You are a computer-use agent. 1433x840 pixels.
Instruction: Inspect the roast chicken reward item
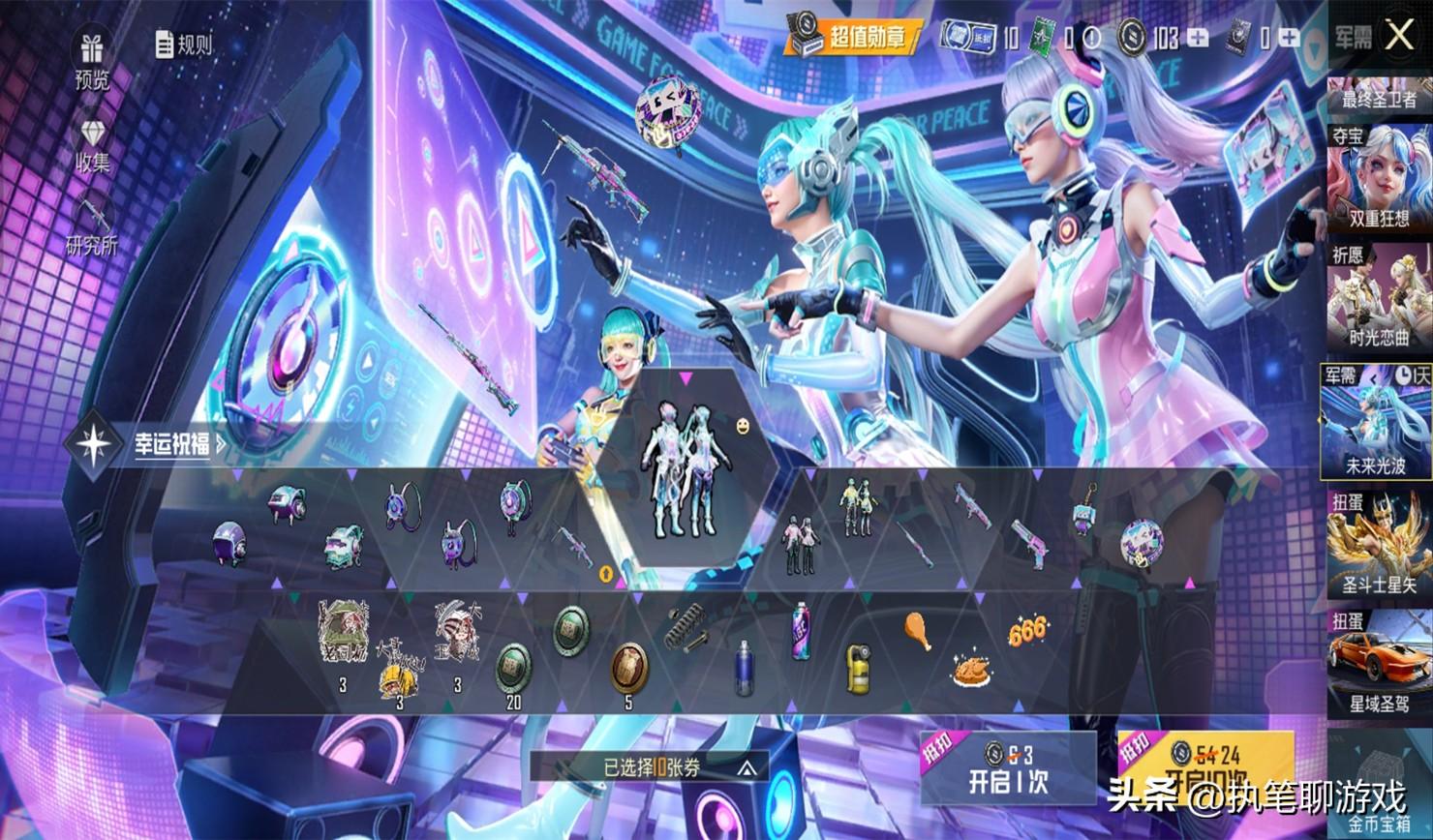(x=969, y=669)
